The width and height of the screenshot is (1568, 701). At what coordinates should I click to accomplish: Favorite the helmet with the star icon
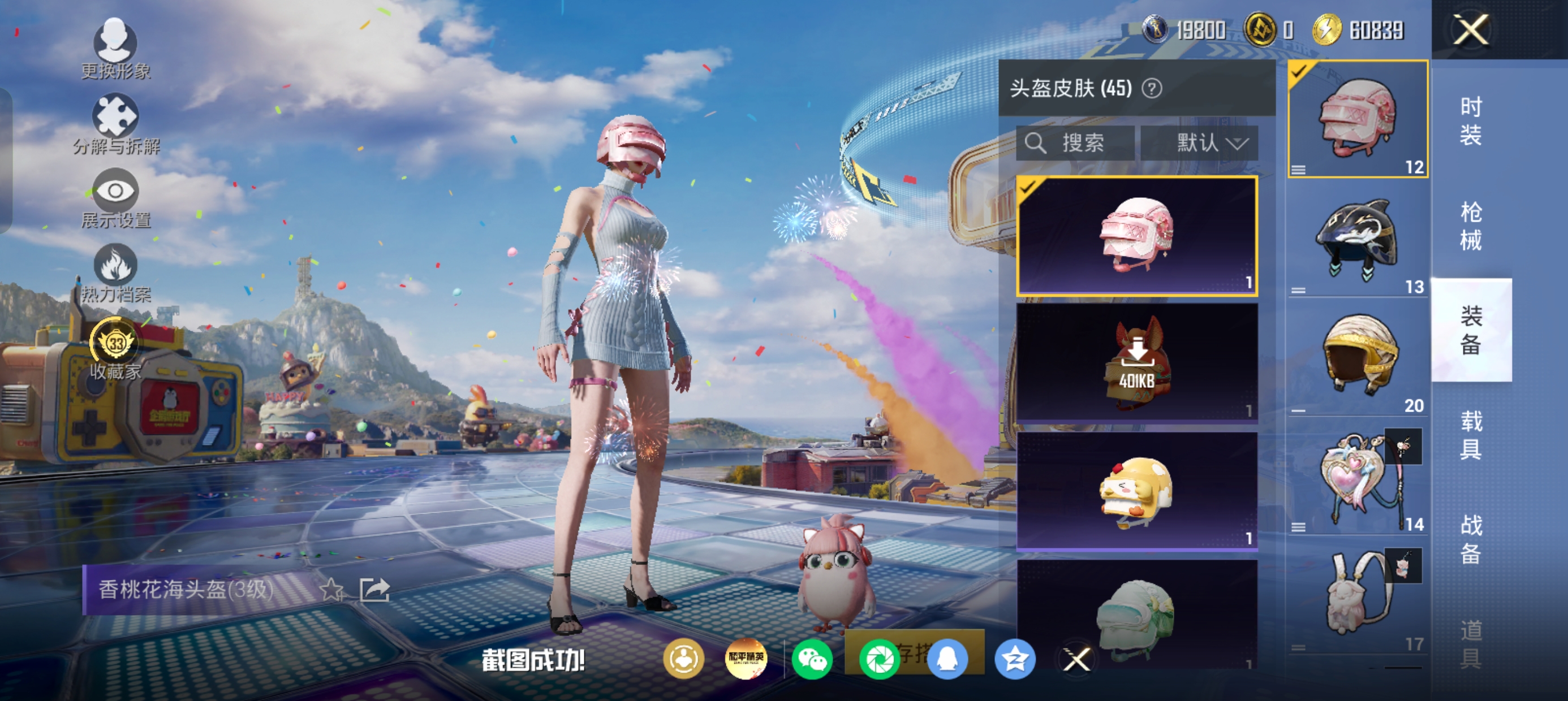pos(331,589)
